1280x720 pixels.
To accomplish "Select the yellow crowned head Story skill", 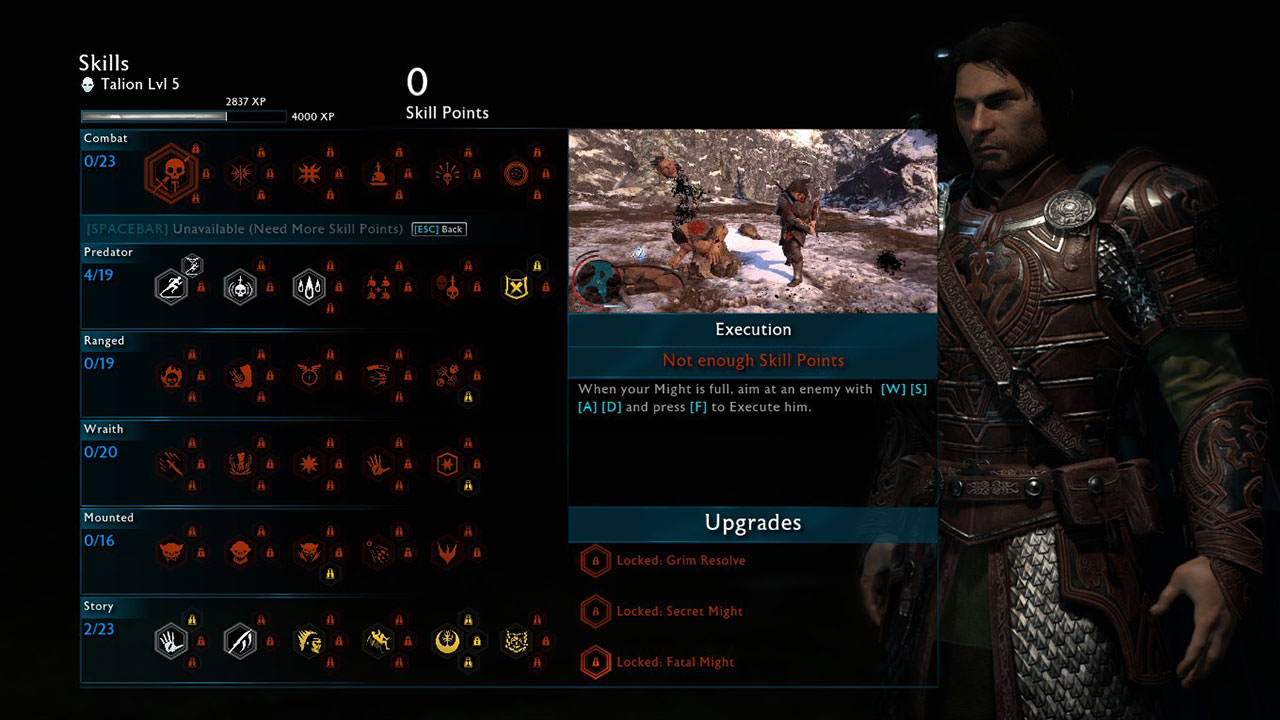I will 308,641.
